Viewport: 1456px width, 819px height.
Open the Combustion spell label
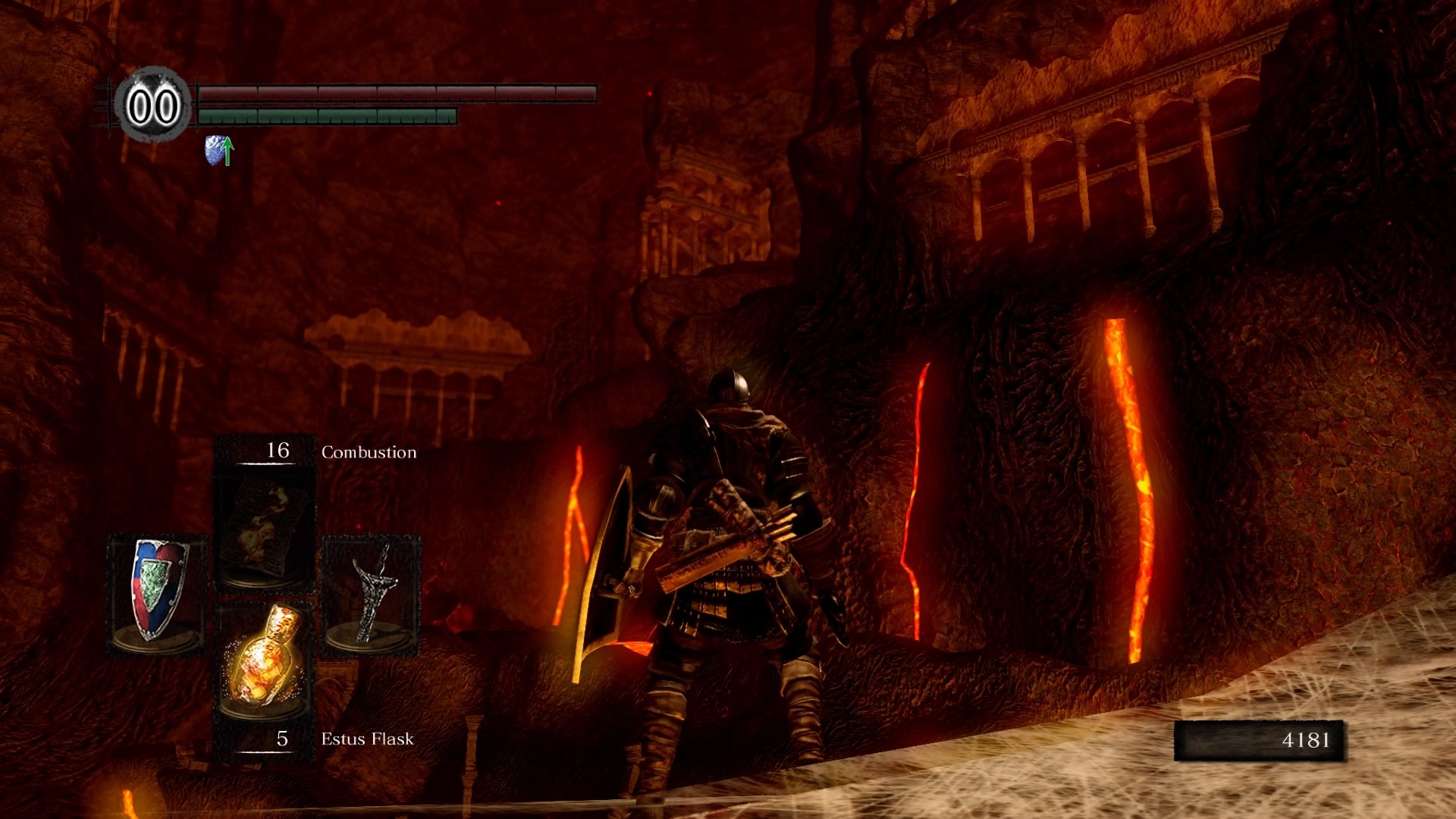click(x=368, y=451)
